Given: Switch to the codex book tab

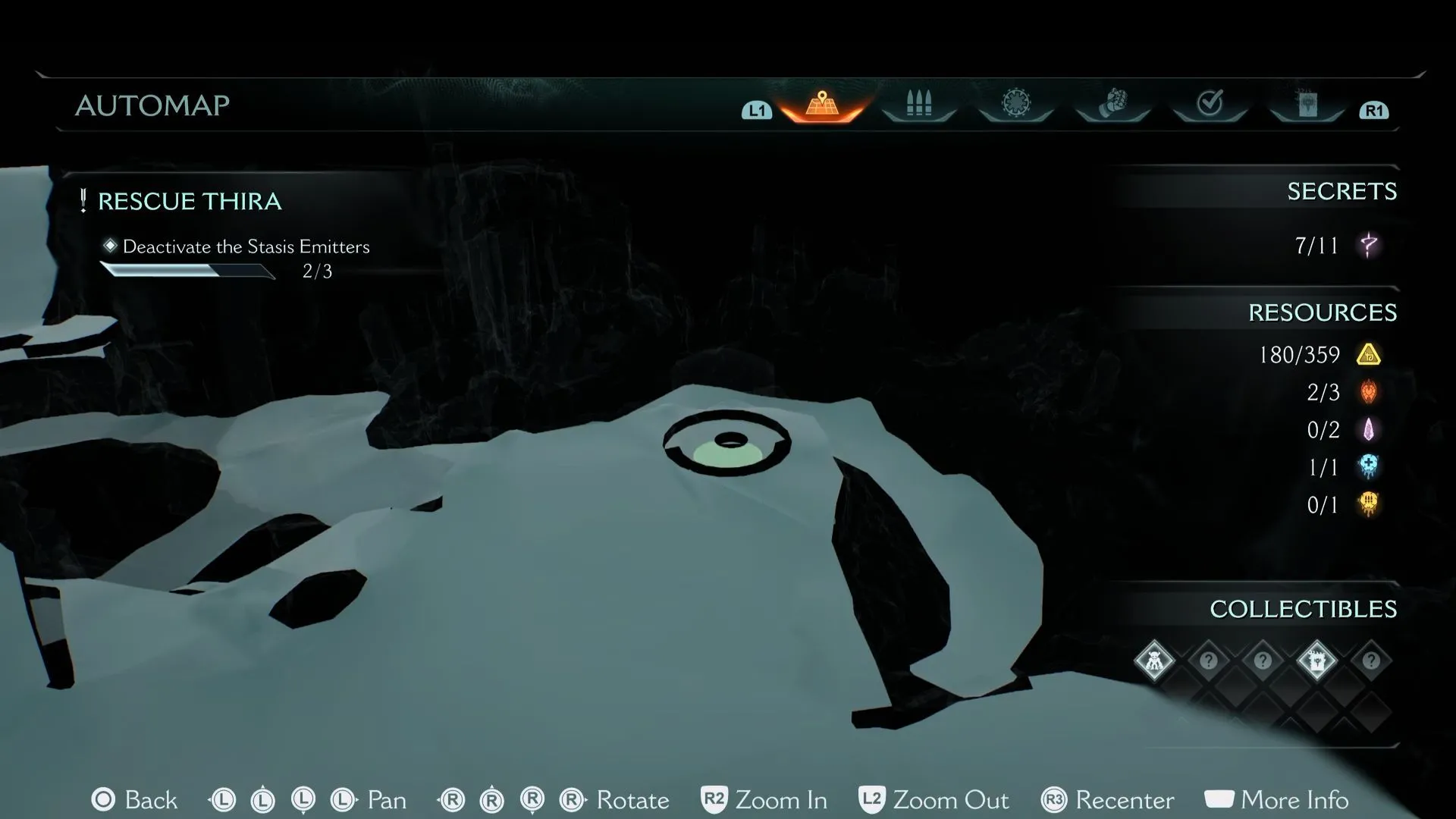Looking at the screenshot, I should (x=1307, y=105).
